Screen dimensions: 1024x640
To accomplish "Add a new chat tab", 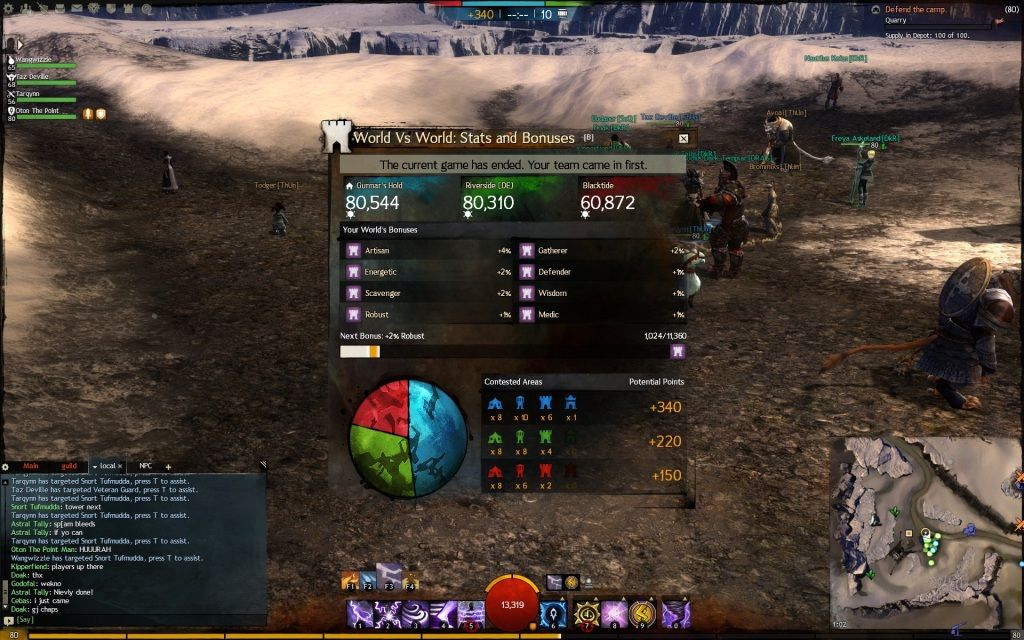I will (x=168, y=466).
